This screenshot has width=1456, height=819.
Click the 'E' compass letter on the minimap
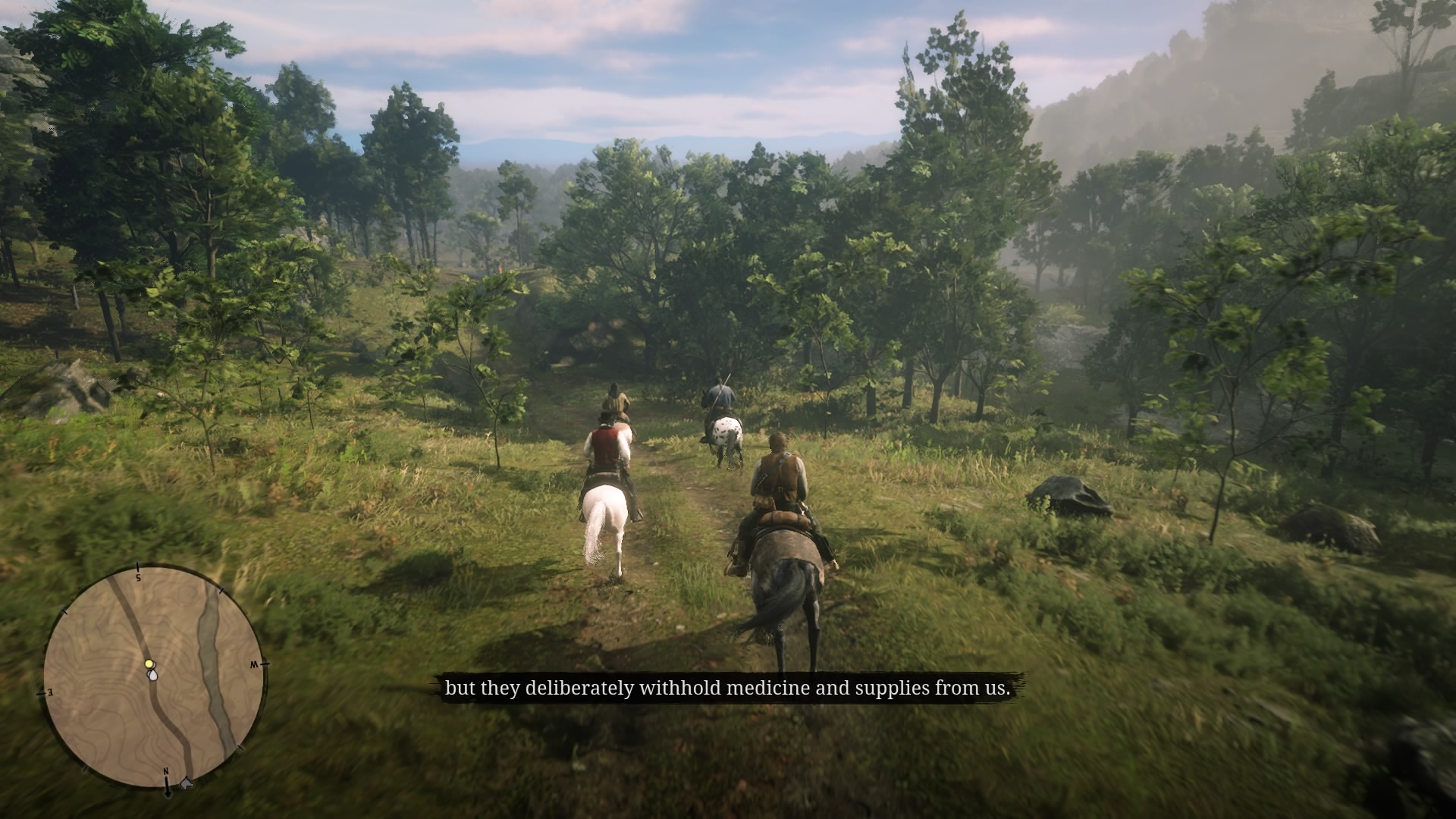(50, 692)
